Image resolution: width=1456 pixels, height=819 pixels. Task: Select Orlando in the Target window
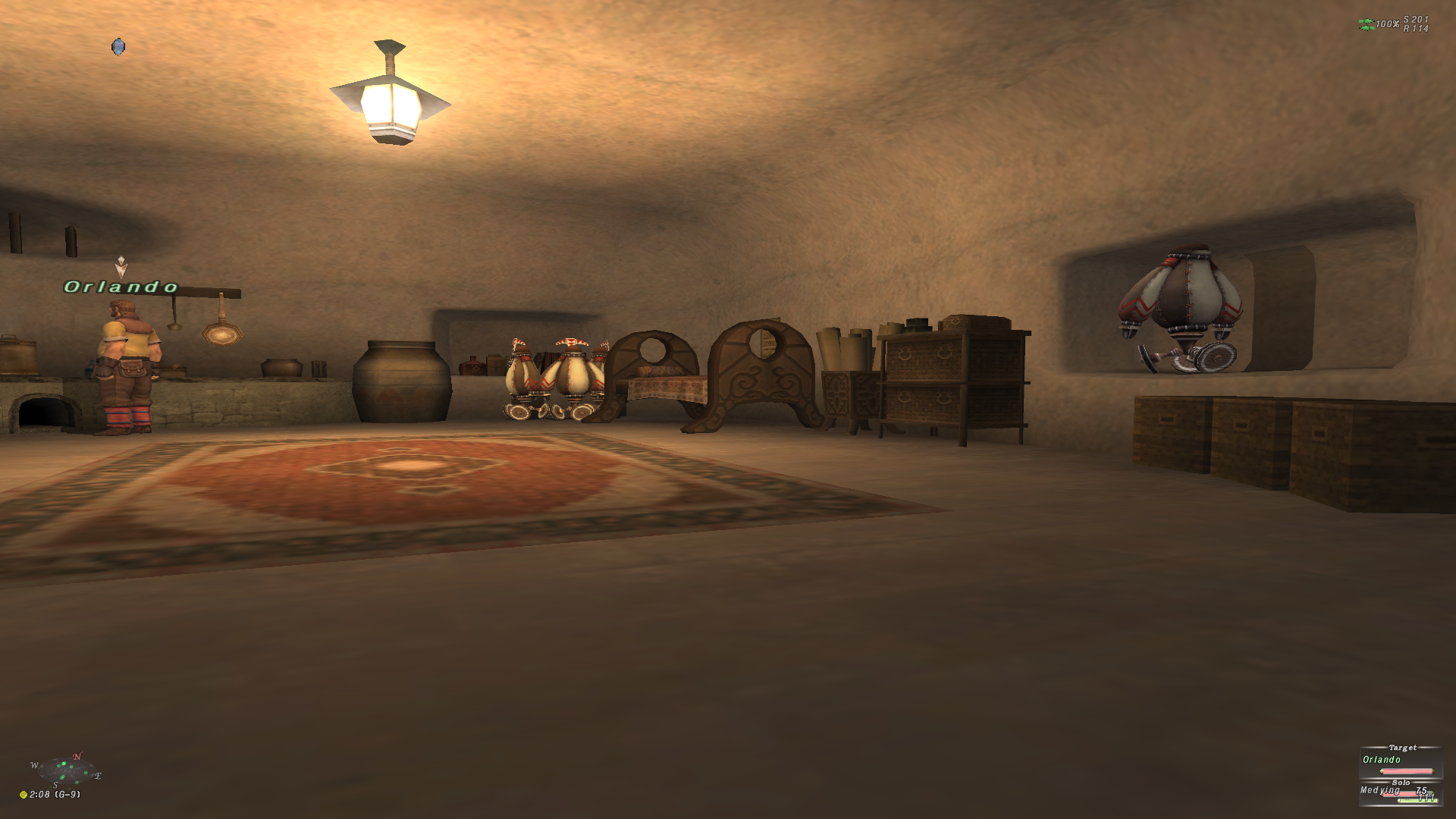(x=1382, y=760)
